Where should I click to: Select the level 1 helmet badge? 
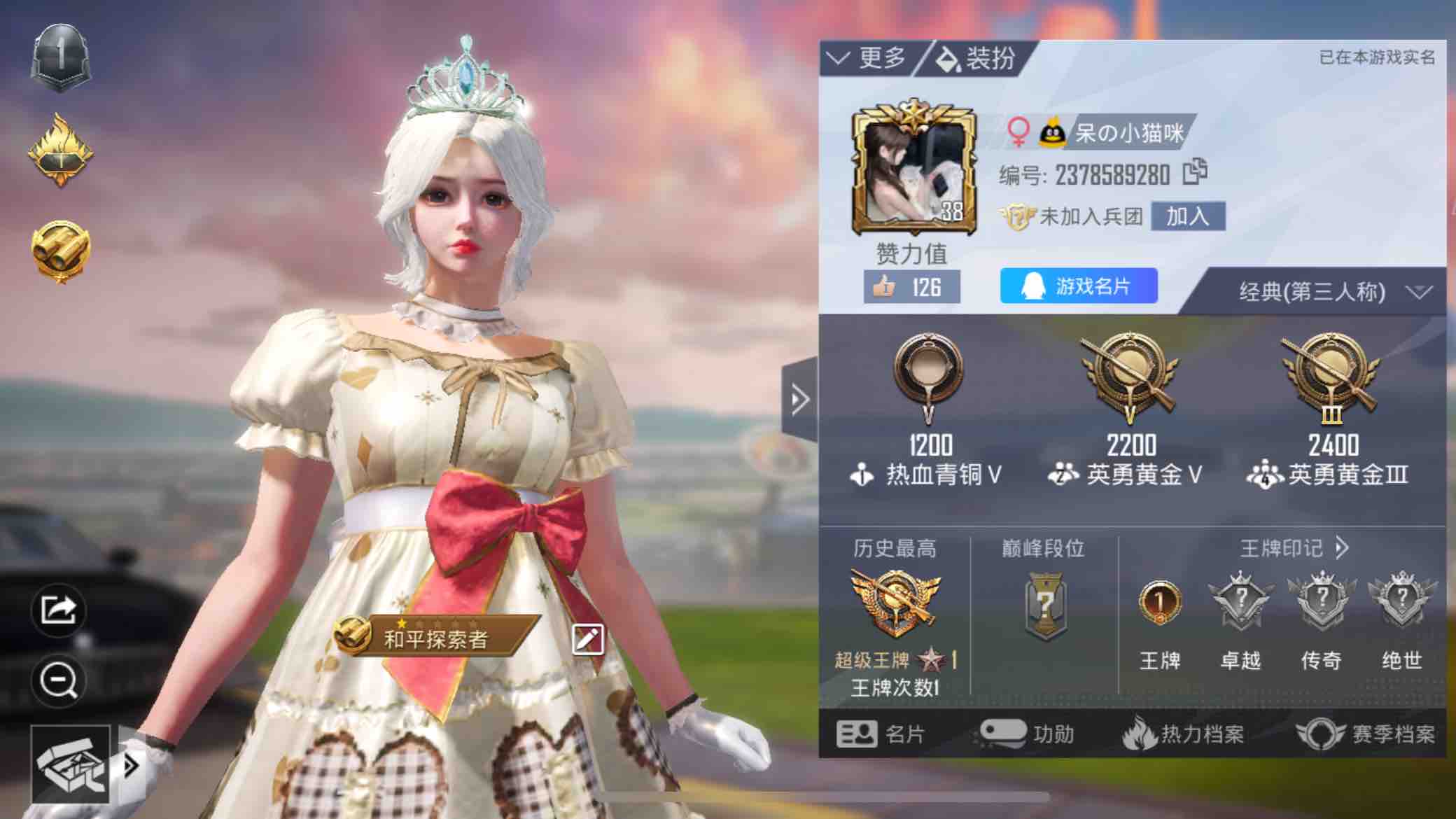tap(61, 58)
